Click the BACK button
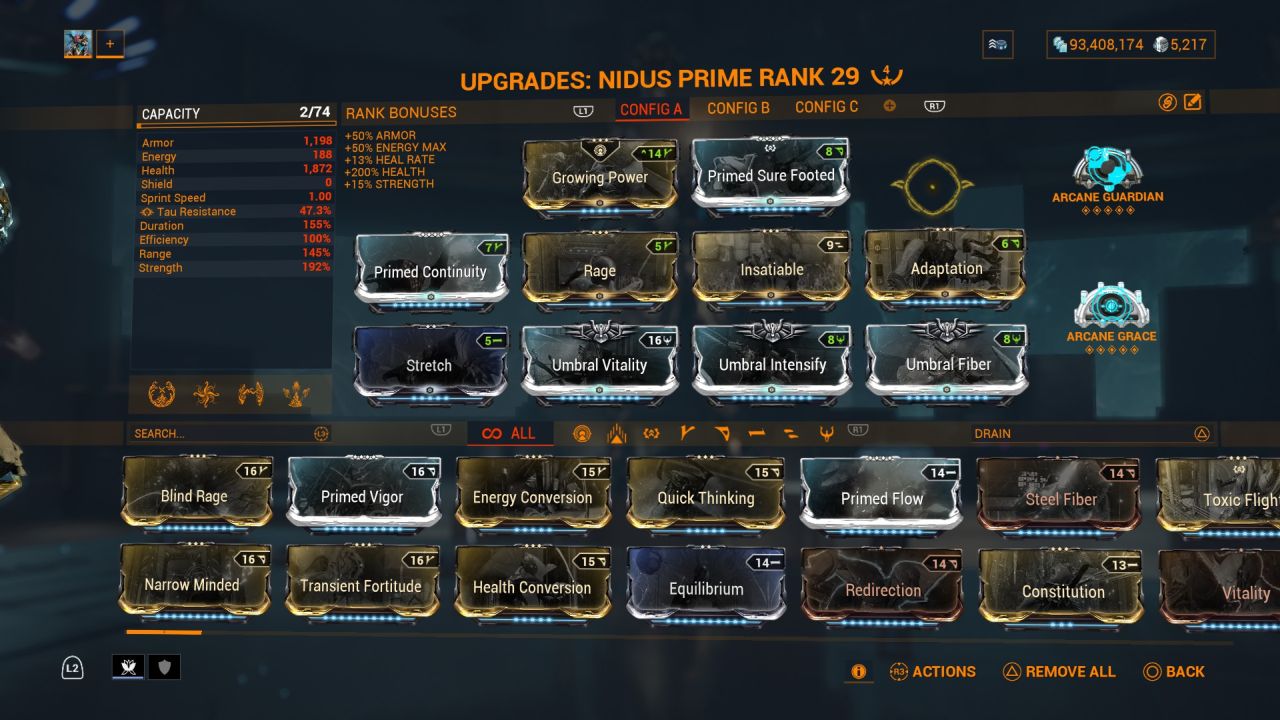 pyautogui.click(x=1184, y=671)
